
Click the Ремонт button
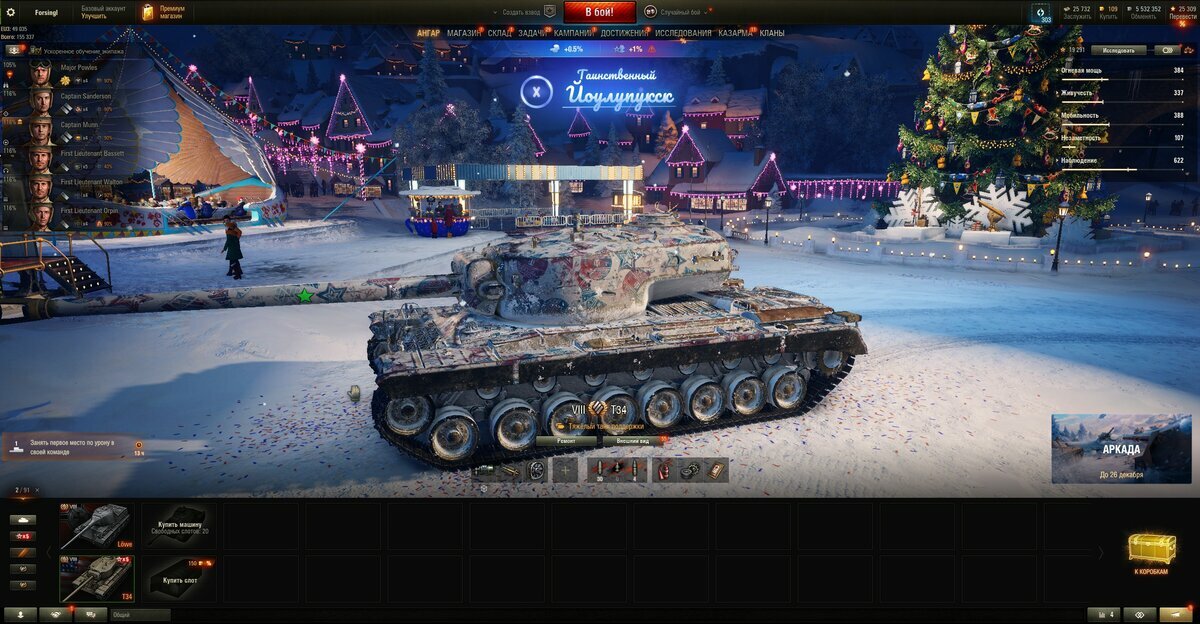567,440
